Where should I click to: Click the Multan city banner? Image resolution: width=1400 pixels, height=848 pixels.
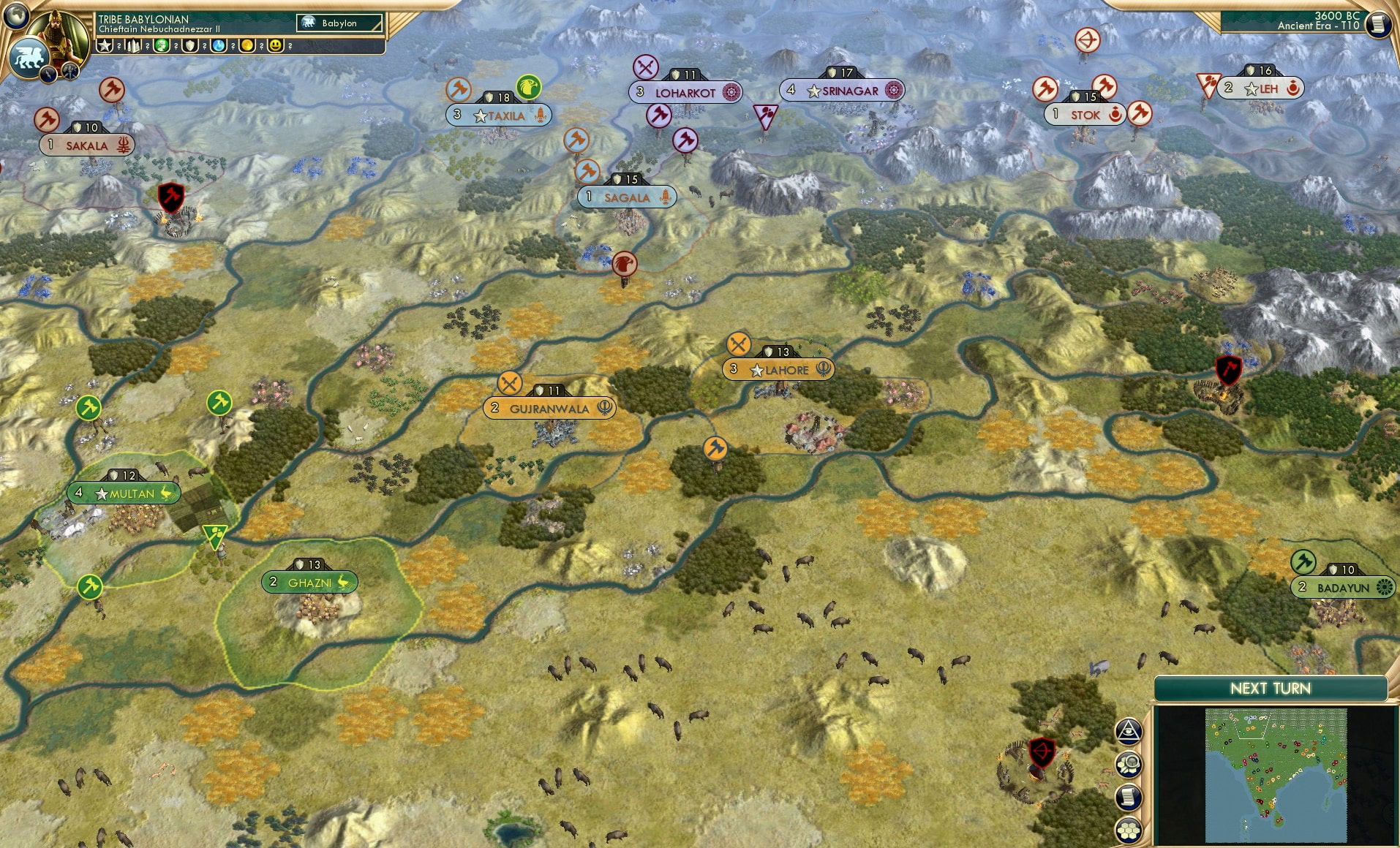[124, 493]
